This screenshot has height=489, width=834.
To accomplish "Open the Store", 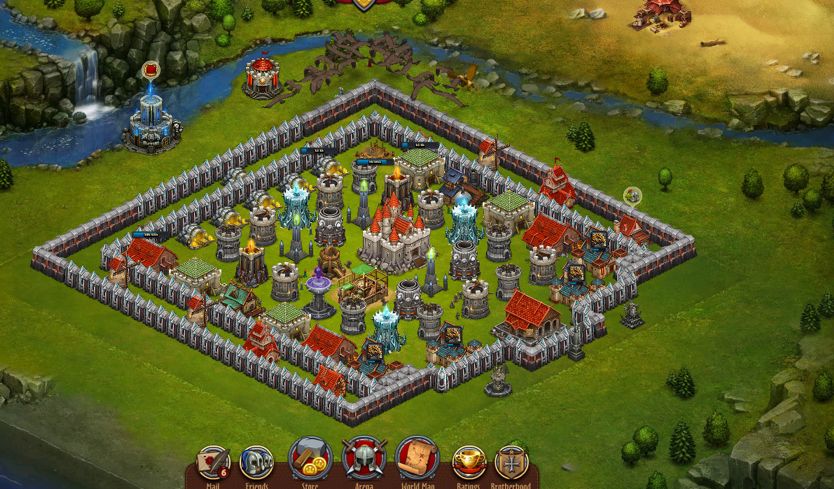I will click(310, 459).
